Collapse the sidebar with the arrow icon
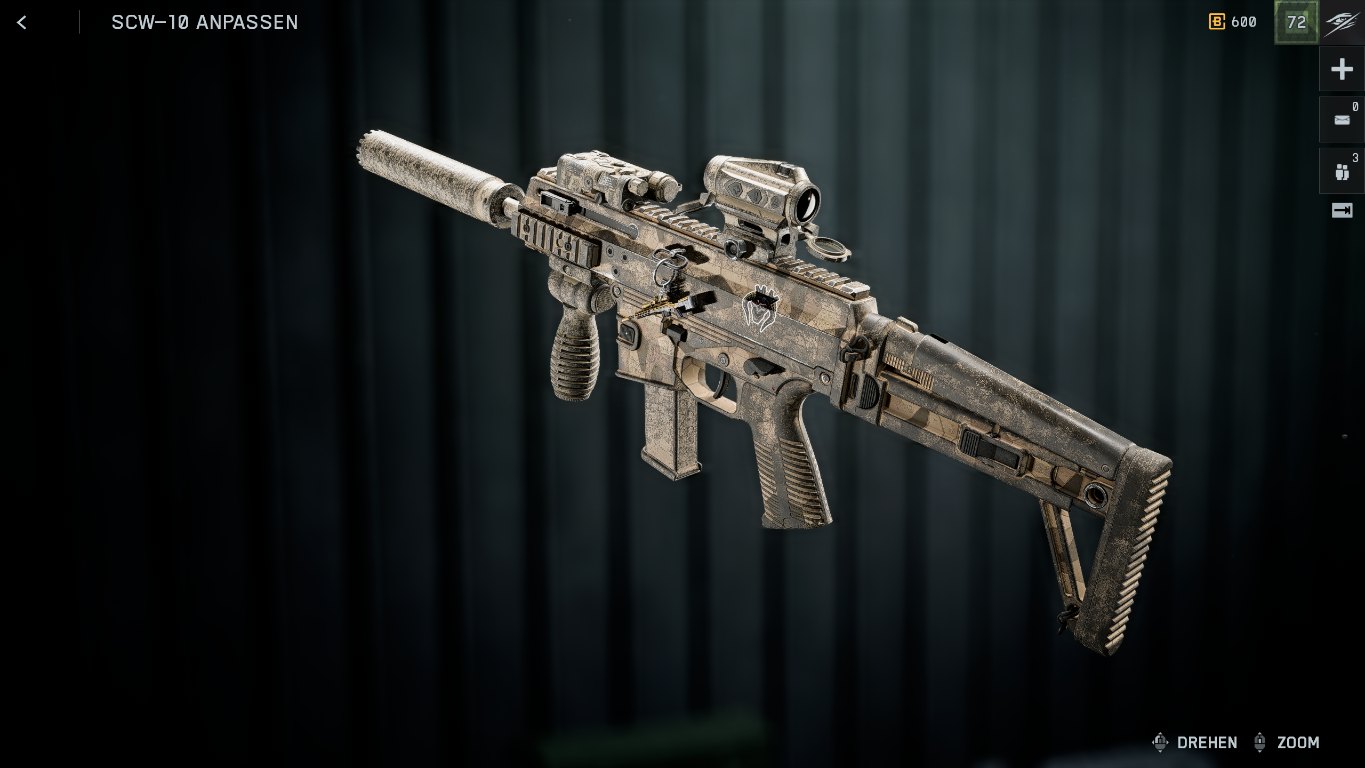Image resolution: width=1365 pixels, height=768 pixels. coord(1341,210)
